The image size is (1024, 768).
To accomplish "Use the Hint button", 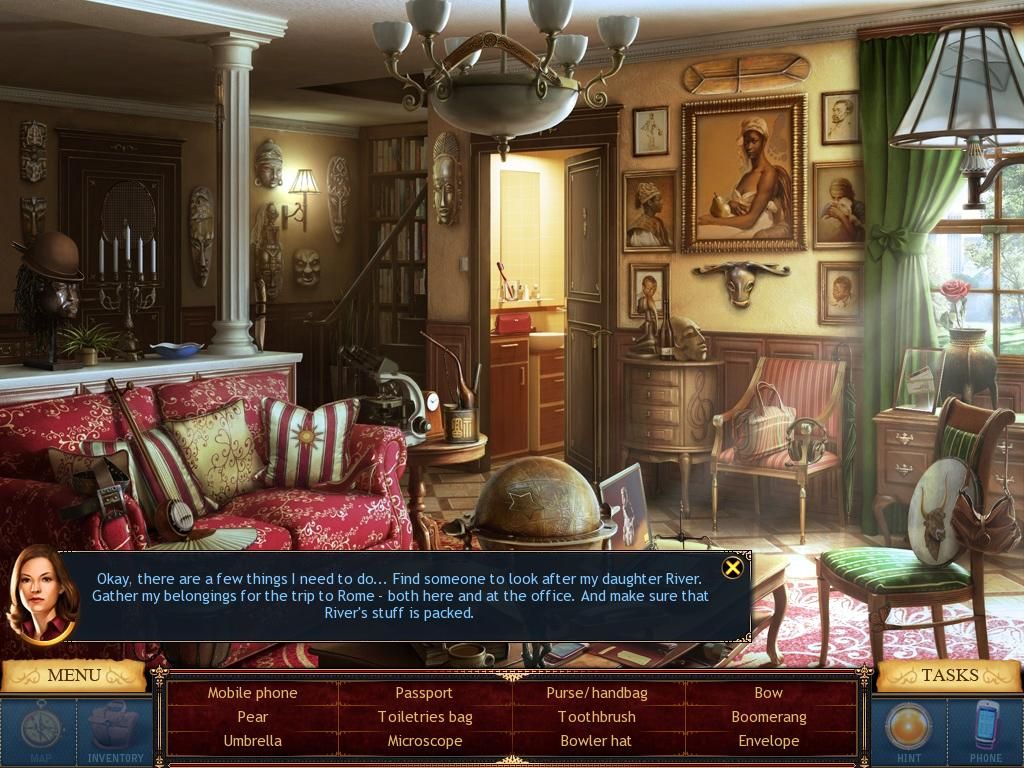I will click(909, 727).
